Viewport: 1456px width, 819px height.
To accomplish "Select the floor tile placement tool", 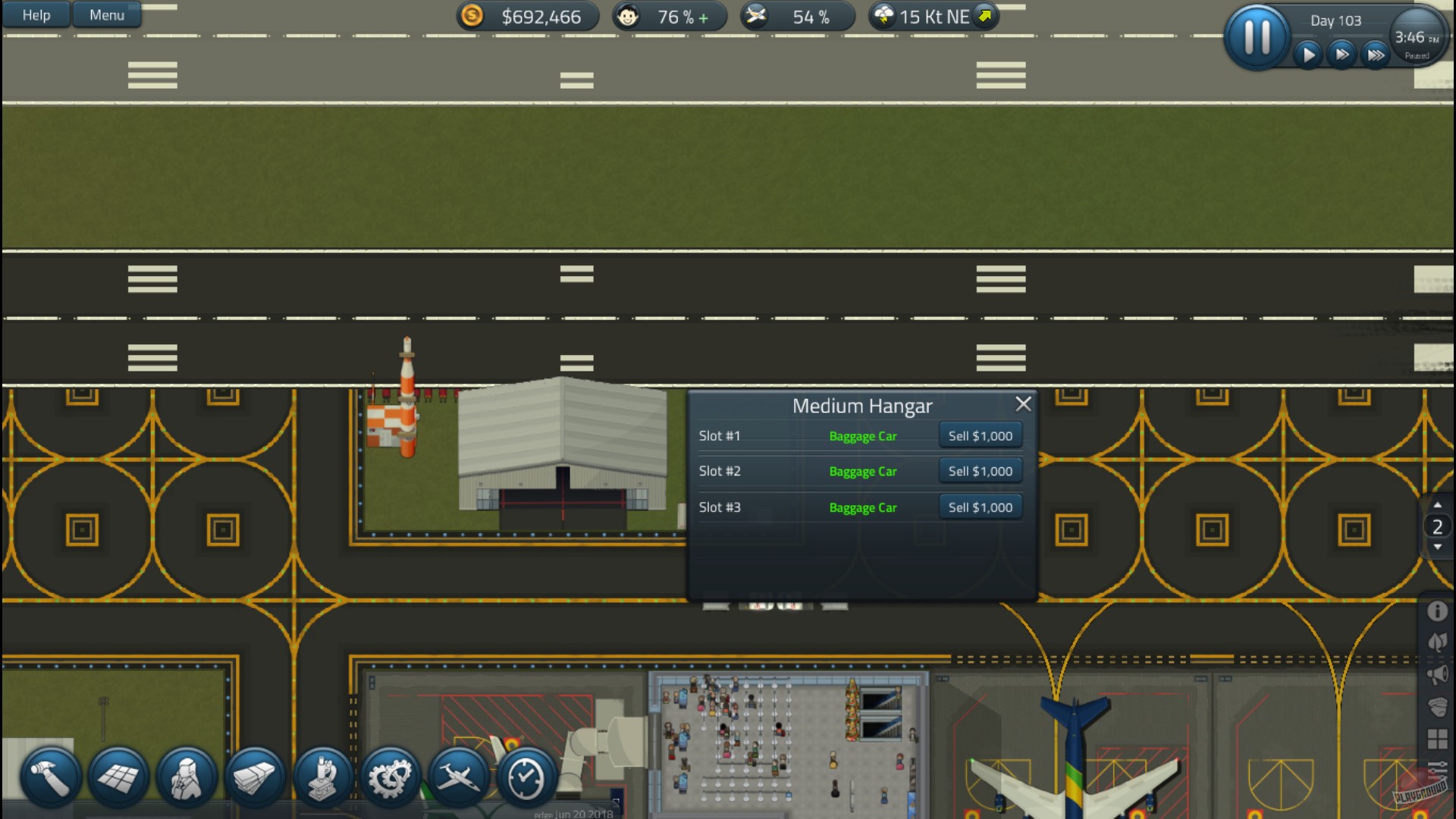I will point(118,775).
